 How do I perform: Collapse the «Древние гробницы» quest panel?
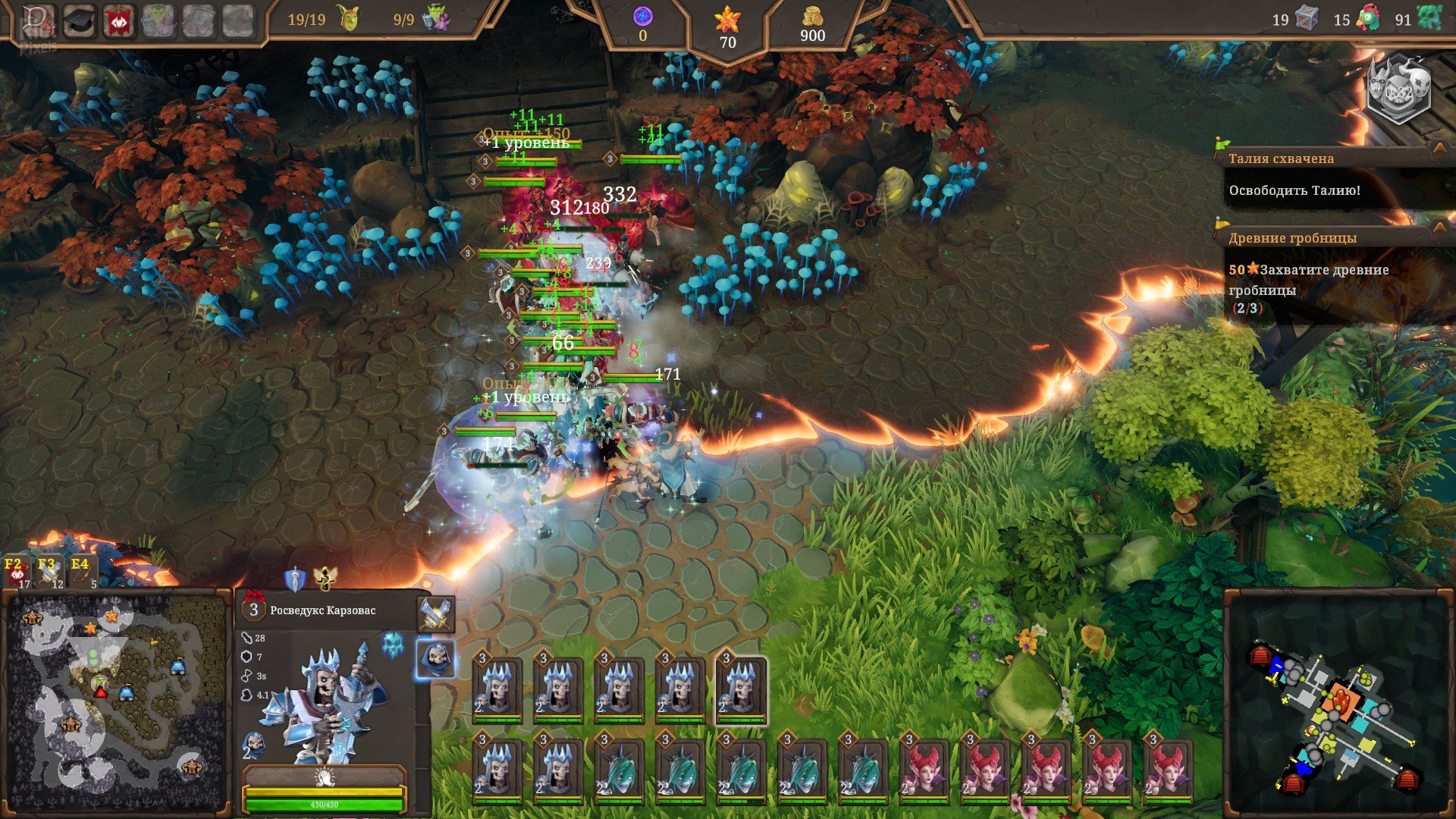[x=1439, y=227]
